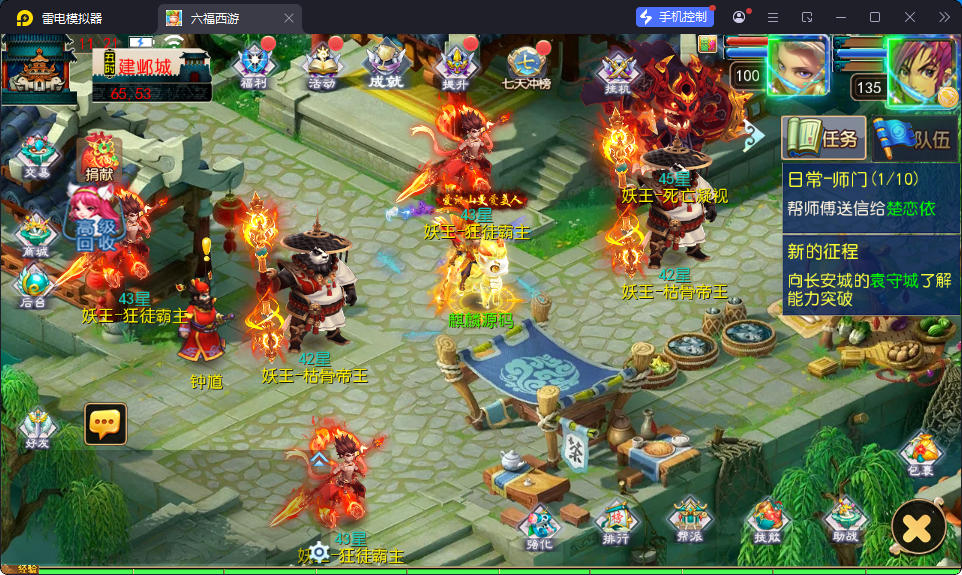
Task: Open the 活动 events icon
Action: point(322,65)
